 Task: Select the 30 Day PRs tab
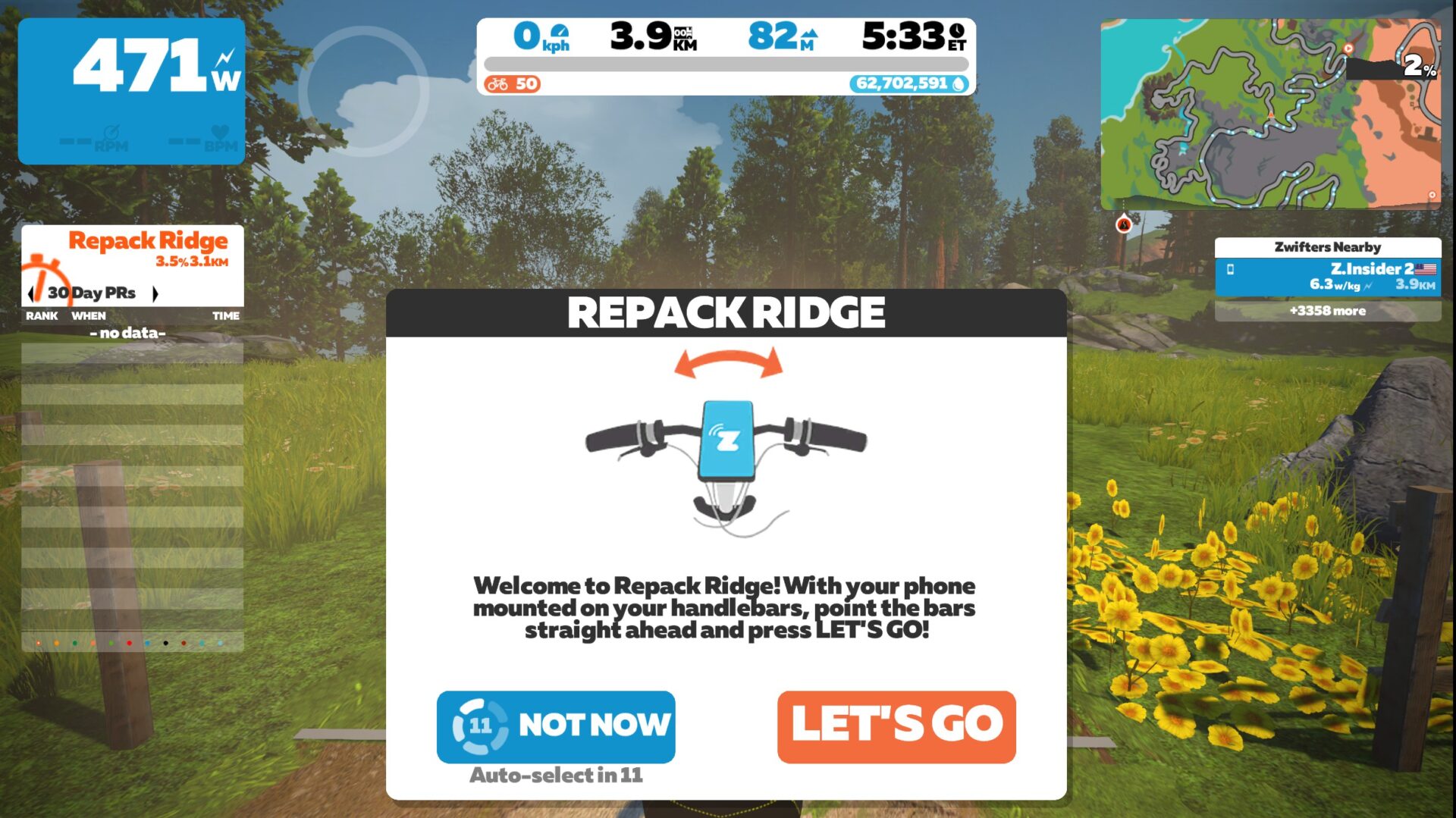(93, 292)
